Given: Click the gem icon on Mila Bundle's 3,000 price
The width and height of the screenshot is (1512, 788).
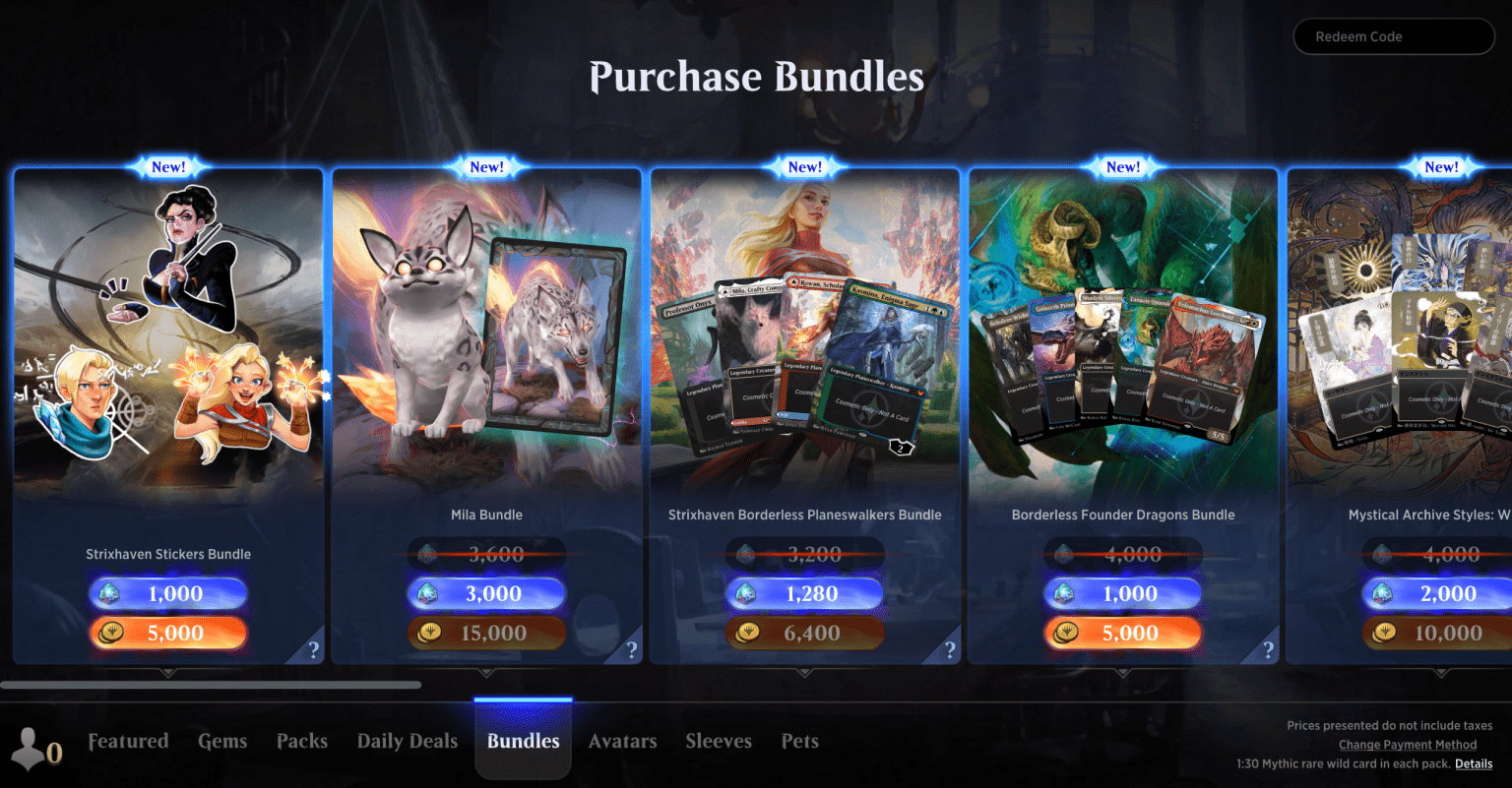Looking at the screenshot, I should tap(430, 593).
